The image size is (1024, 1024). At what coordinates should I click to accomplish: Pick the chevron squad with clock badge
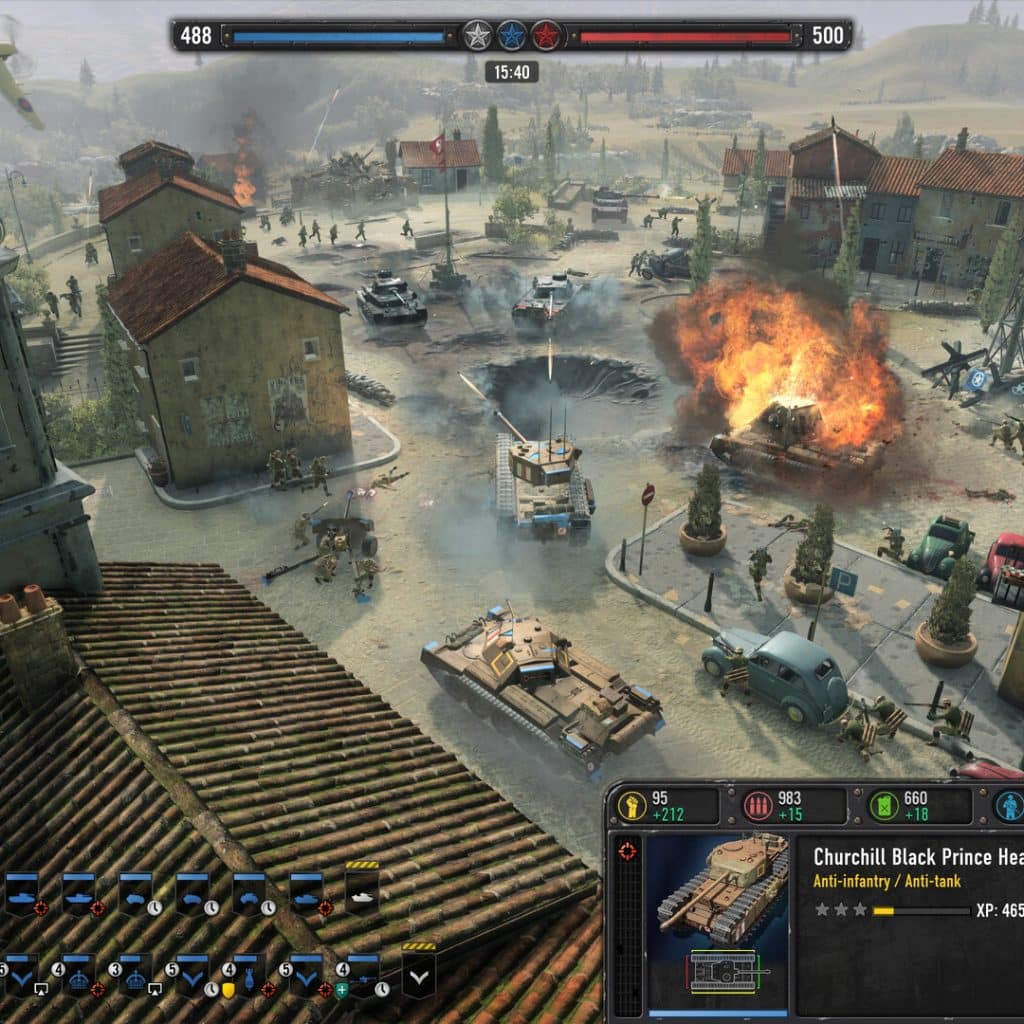[192, 975]
